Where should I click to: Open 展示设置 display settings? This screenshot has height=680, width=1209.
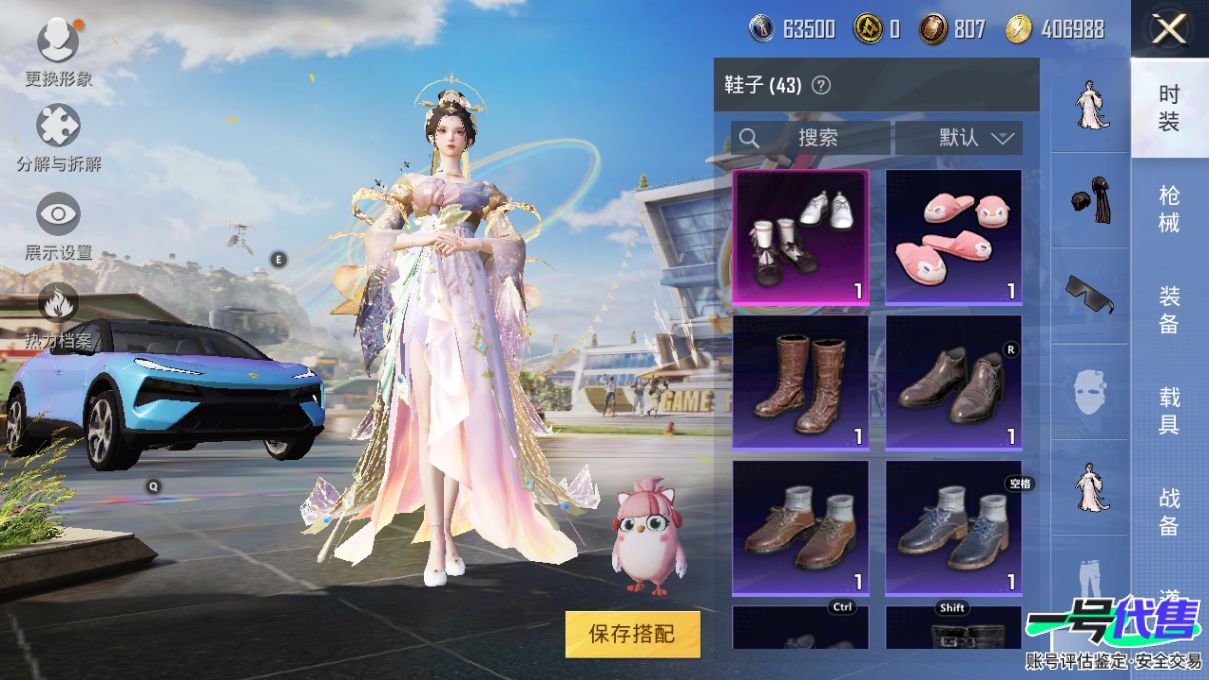tap(58, 214)
